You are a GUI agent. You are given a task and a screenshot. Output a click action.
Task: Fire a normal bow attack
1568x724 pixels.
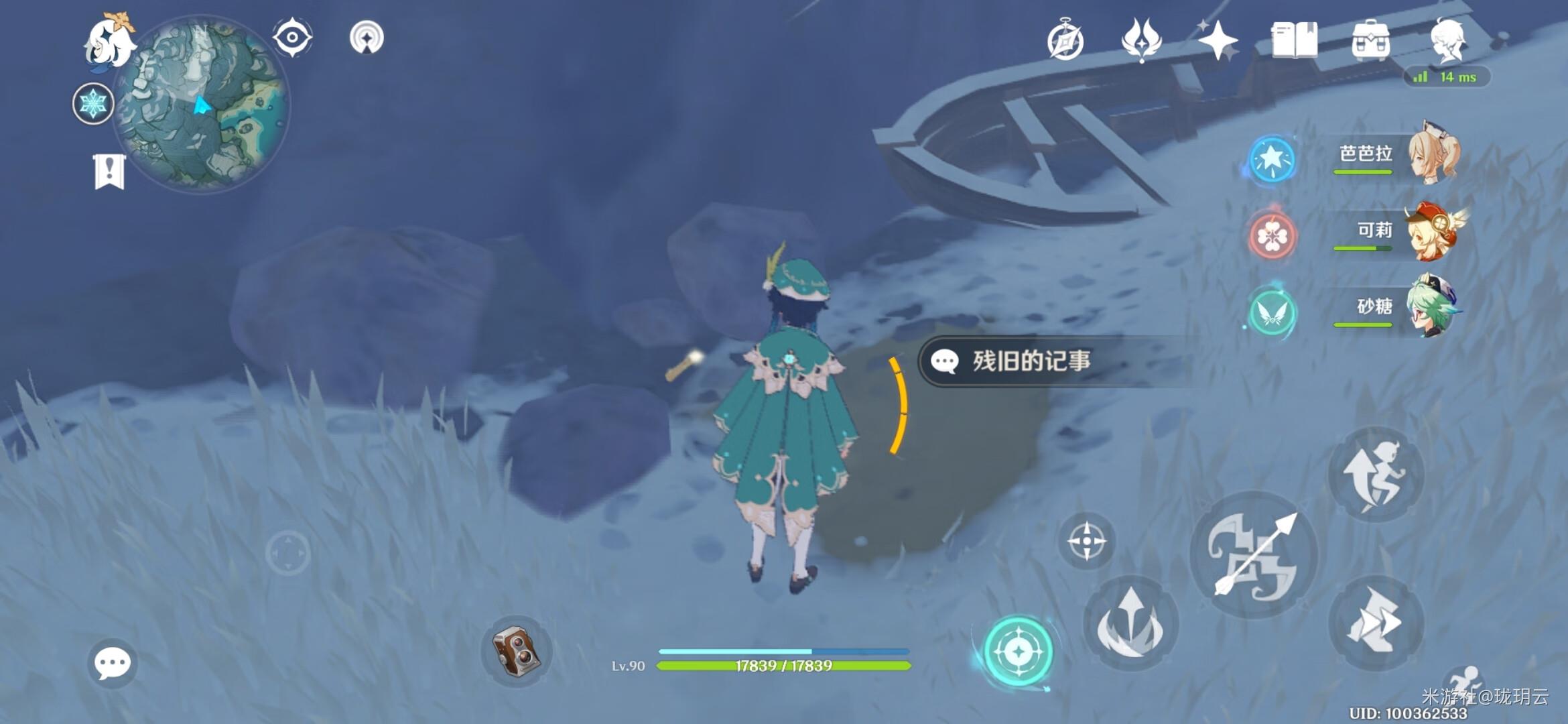1253,555
